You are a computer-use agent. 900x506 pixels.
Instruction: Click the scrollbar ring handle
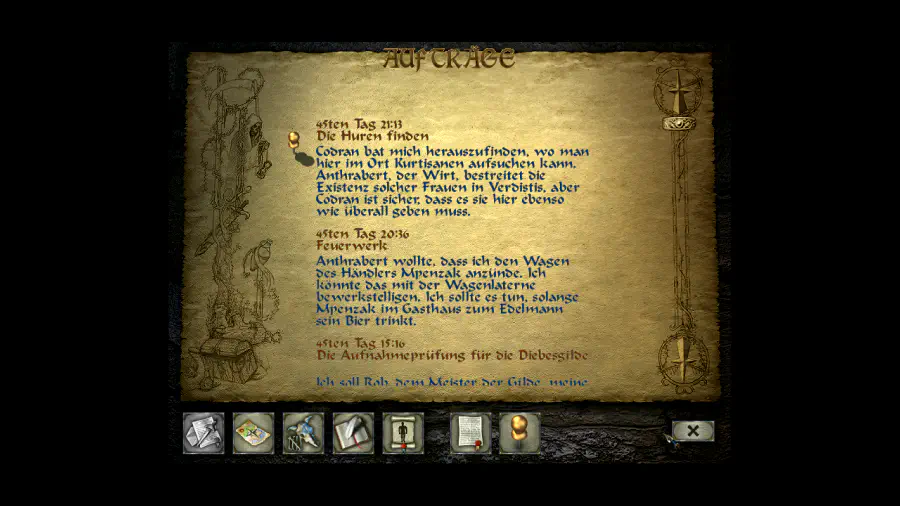pos(680,123)
